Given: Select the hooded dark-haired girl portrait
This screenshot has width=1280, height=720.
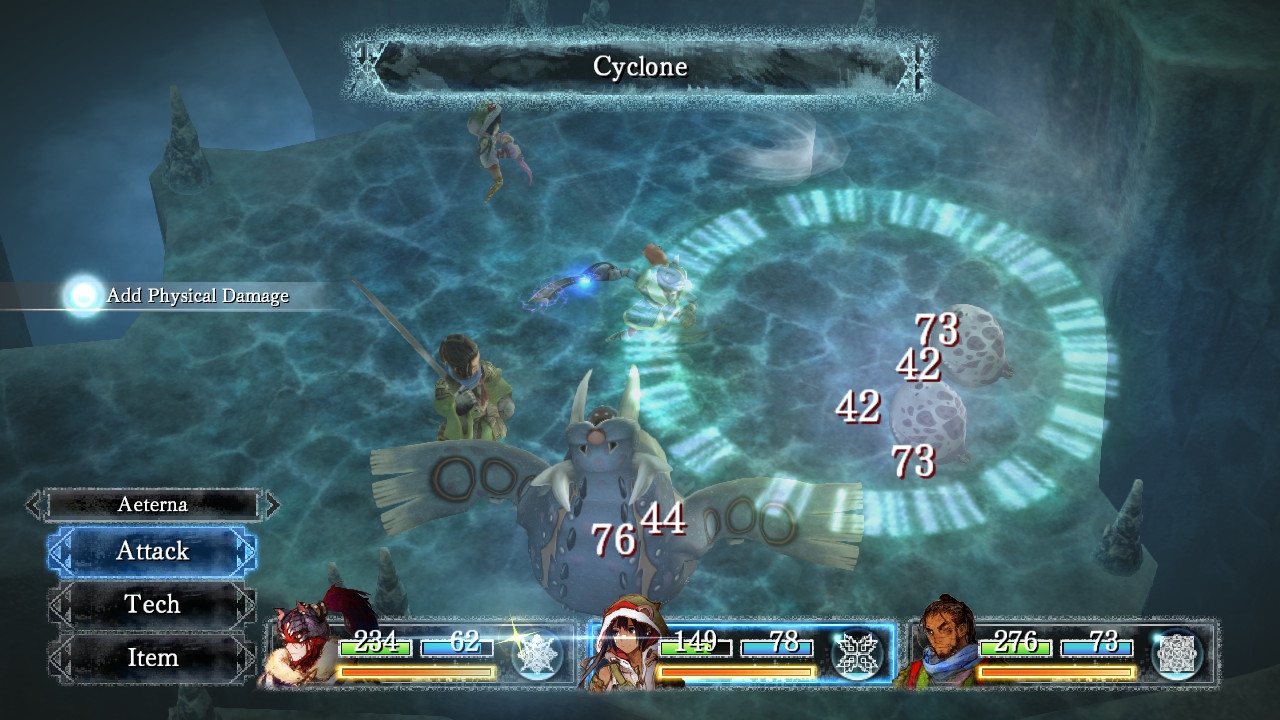Looking at the screenshot, I should click(x=627, y=650).
